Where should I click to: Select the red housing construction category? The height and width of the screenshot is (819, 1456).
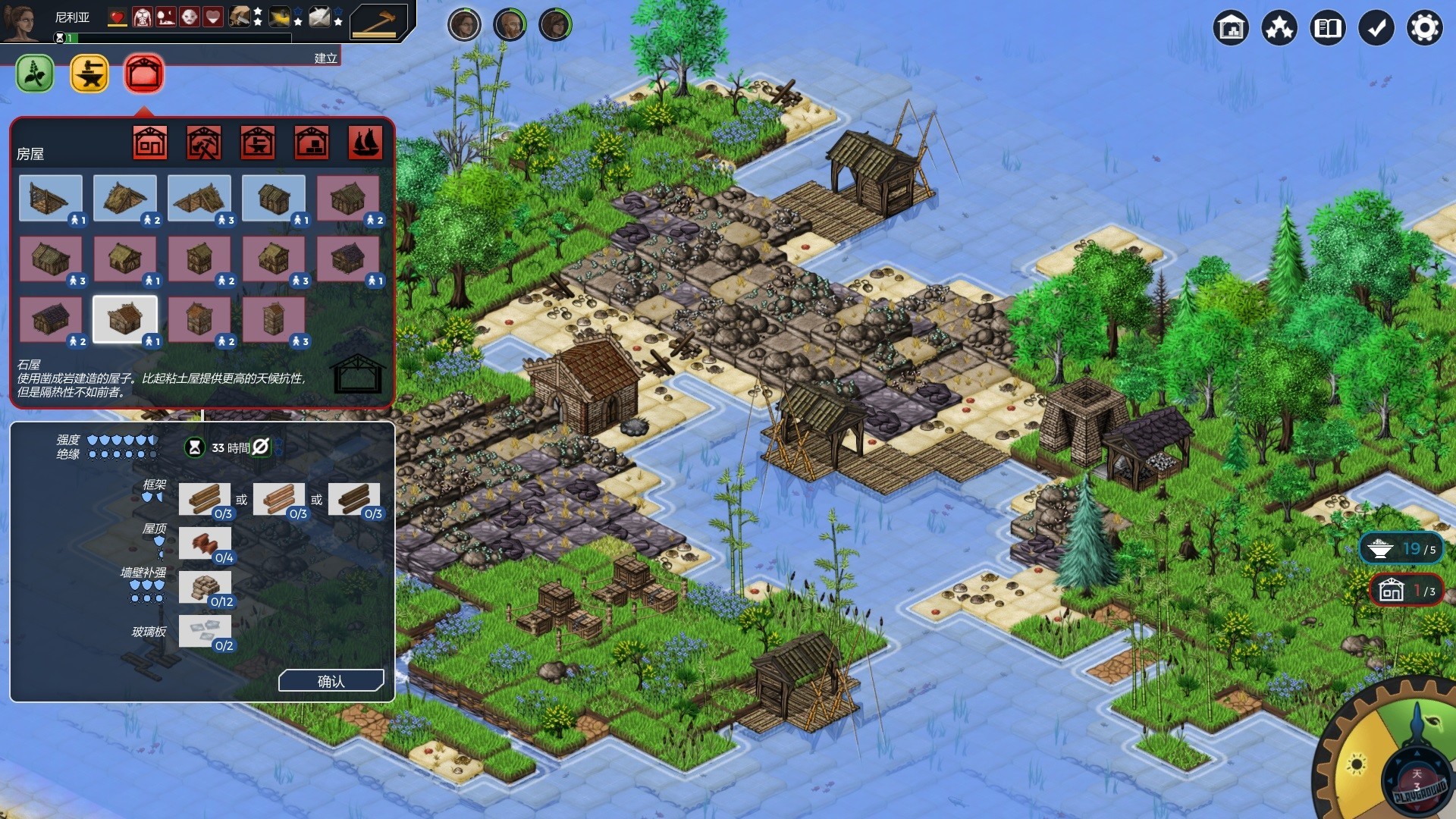tap(144, 74)
